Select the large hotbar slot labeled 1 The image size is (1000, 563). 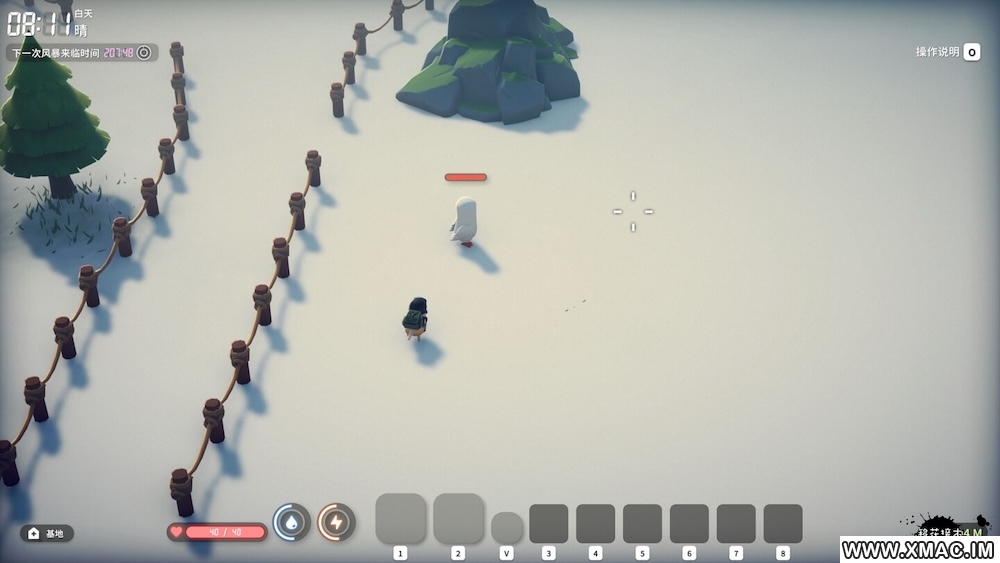click(x=401, y=518)
